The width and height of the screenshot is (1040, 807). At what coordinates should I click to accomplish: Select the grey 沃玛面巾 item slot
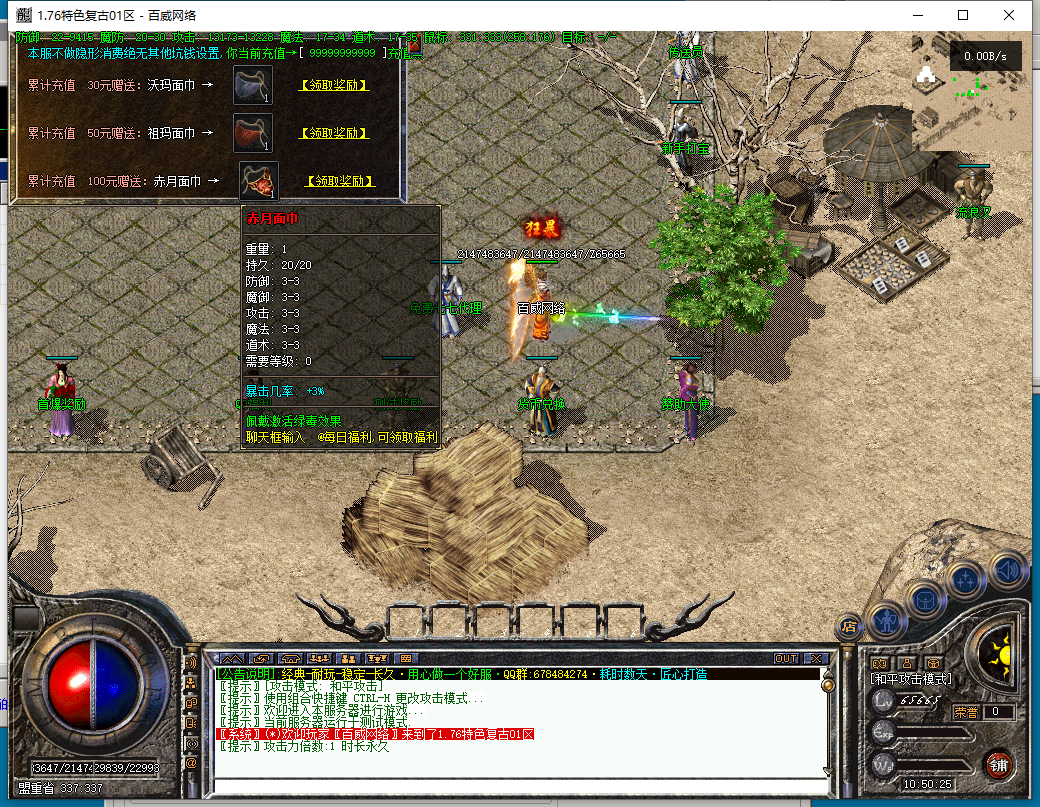click(252, 85)
